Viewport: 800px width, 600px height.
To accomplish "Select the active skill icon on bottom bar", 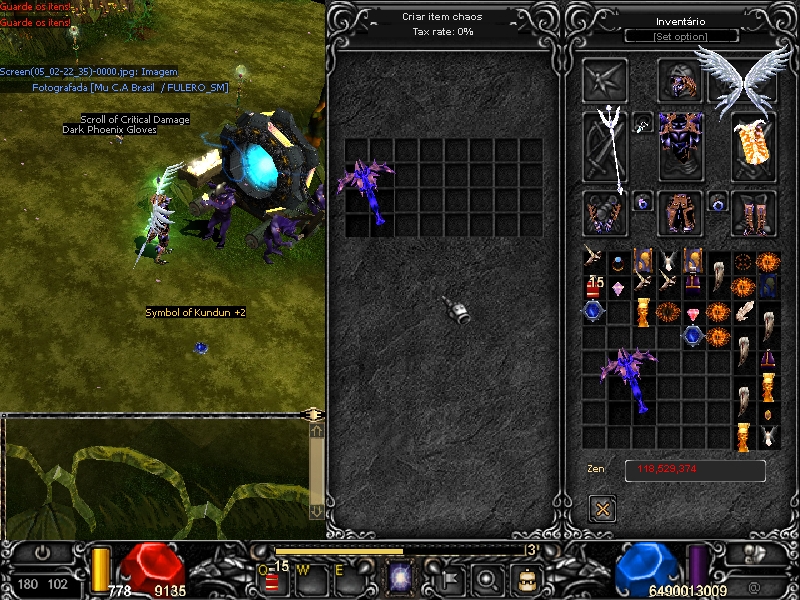I will point(400,577).
